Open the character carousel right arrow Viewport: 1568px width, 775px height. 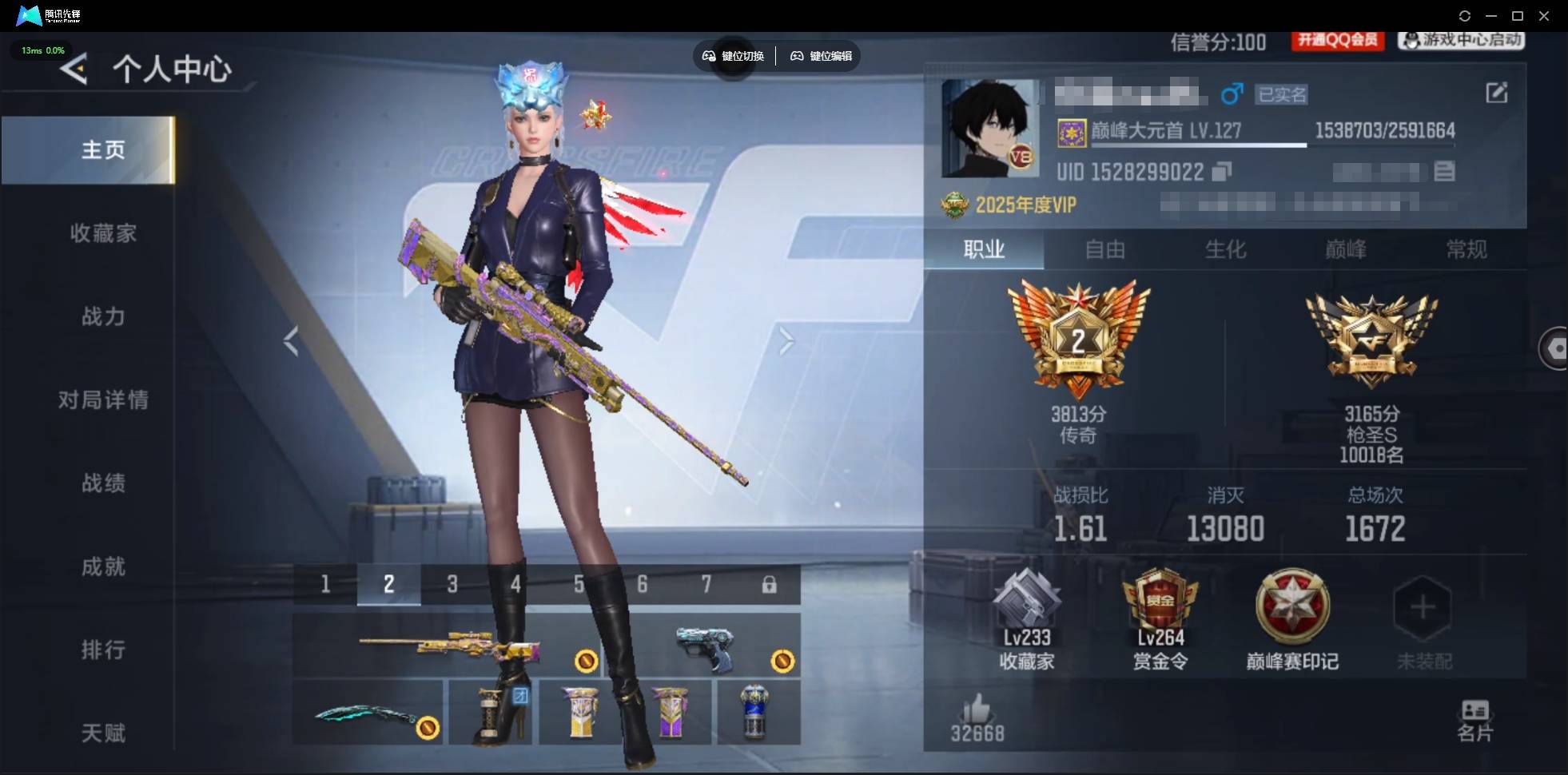click(x=786, y=340)
